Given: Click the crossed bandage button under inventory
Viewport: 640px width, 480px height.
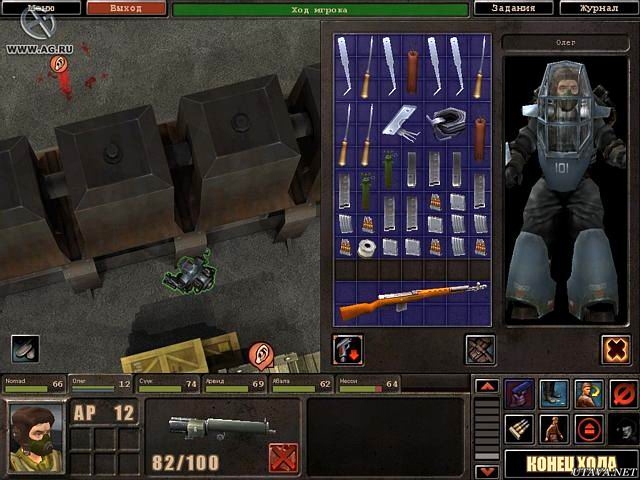Looking at the screenshot, I should [x=480, y=349].
